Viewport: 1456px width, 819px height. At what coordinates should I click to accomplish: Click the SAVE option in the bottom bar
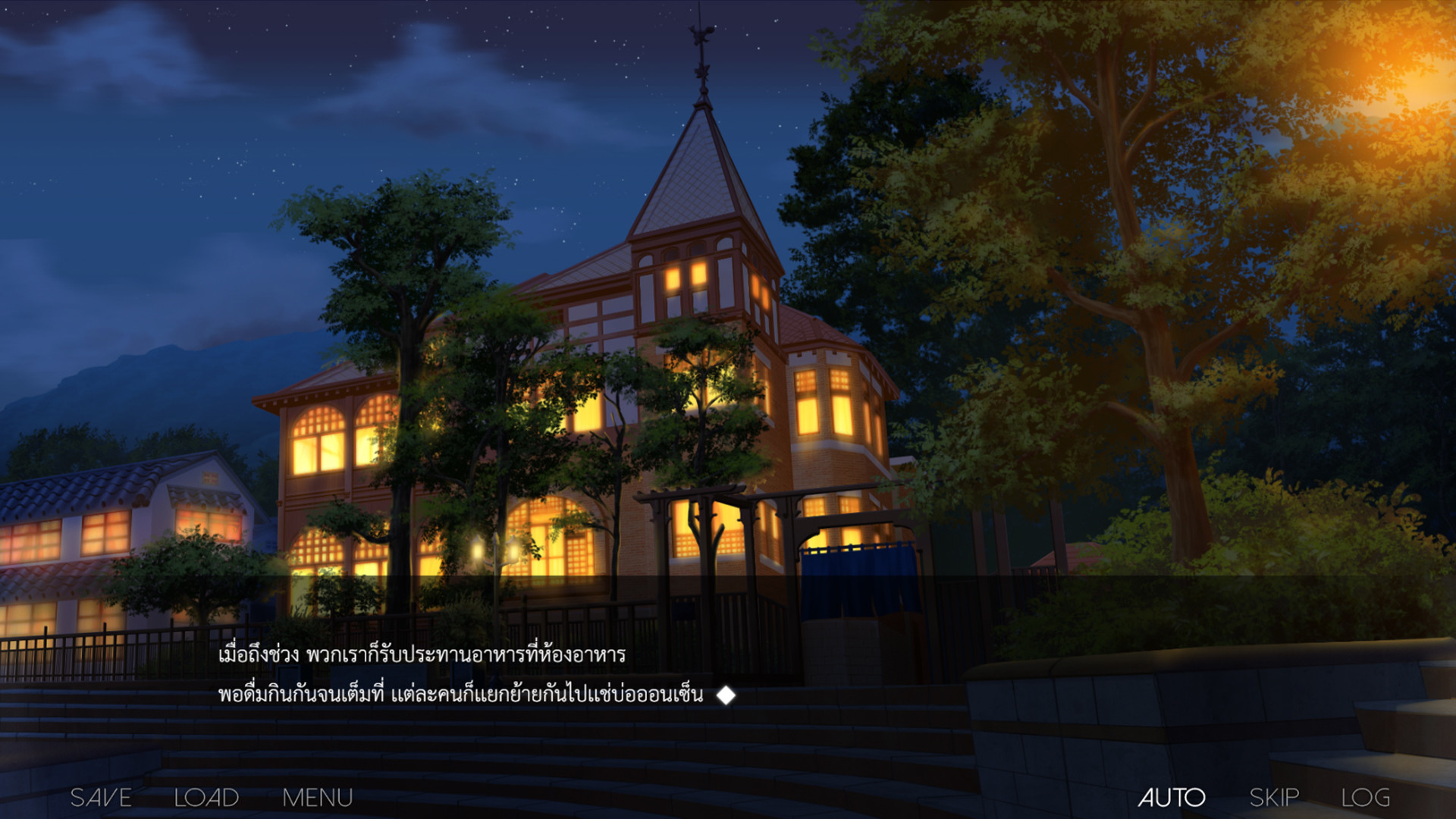[99, 797]
